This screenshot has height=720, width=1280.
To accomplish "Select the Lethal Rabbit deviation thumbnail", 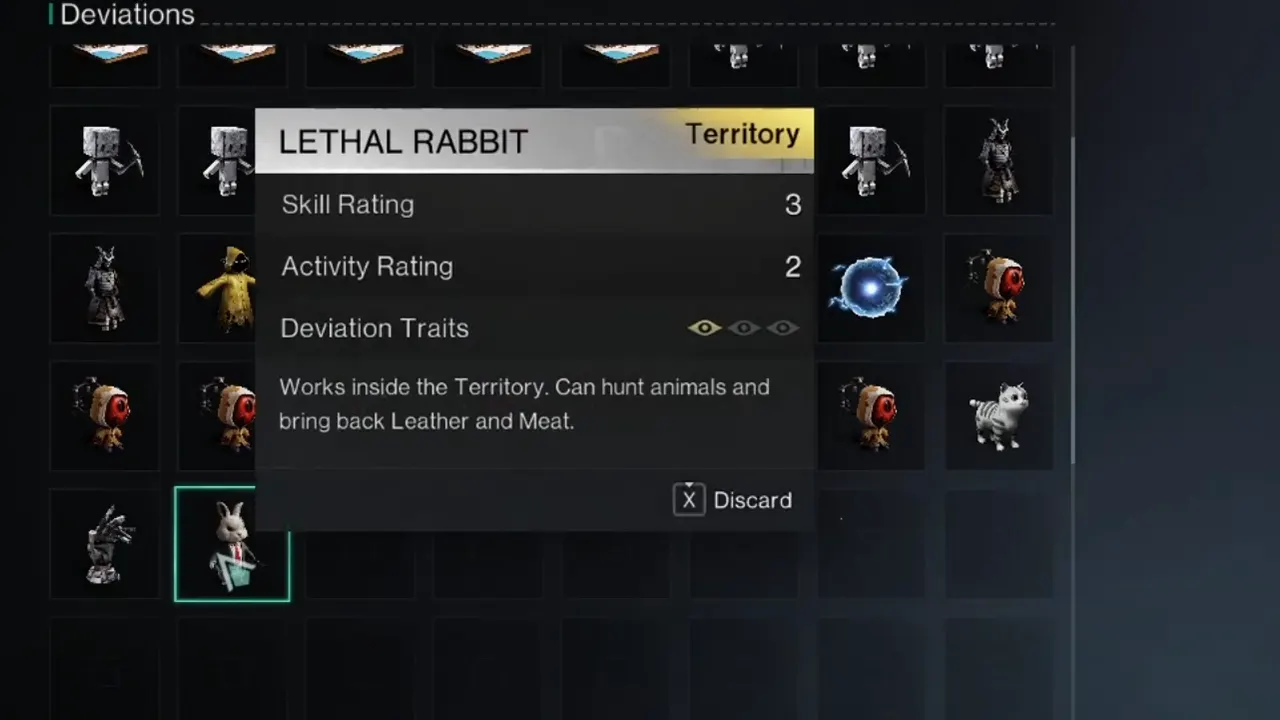I will 232,543.
